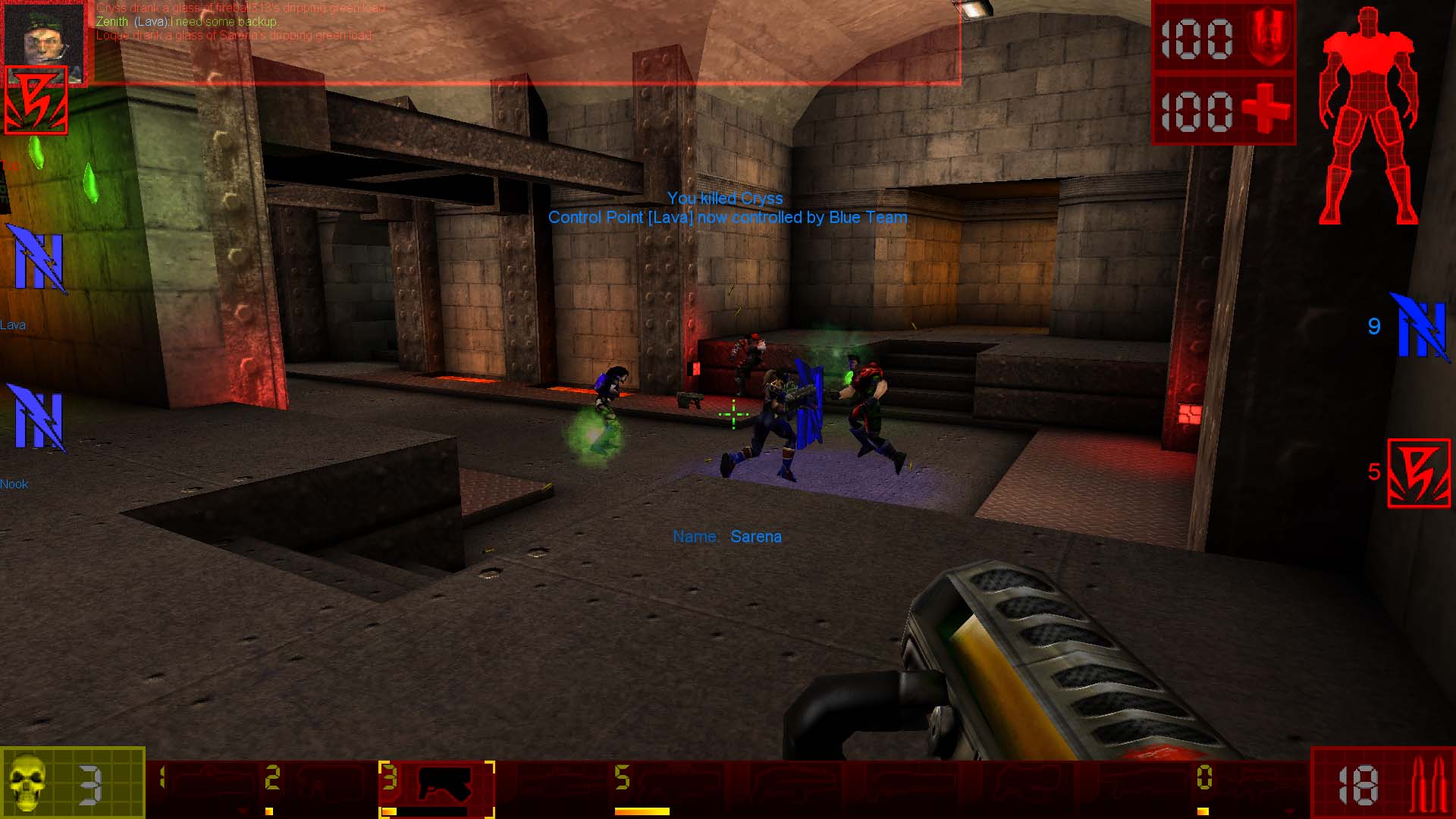The image size is (1456, 819).
Task: Click Zenith's chat message line
Action: coord(187,22)
